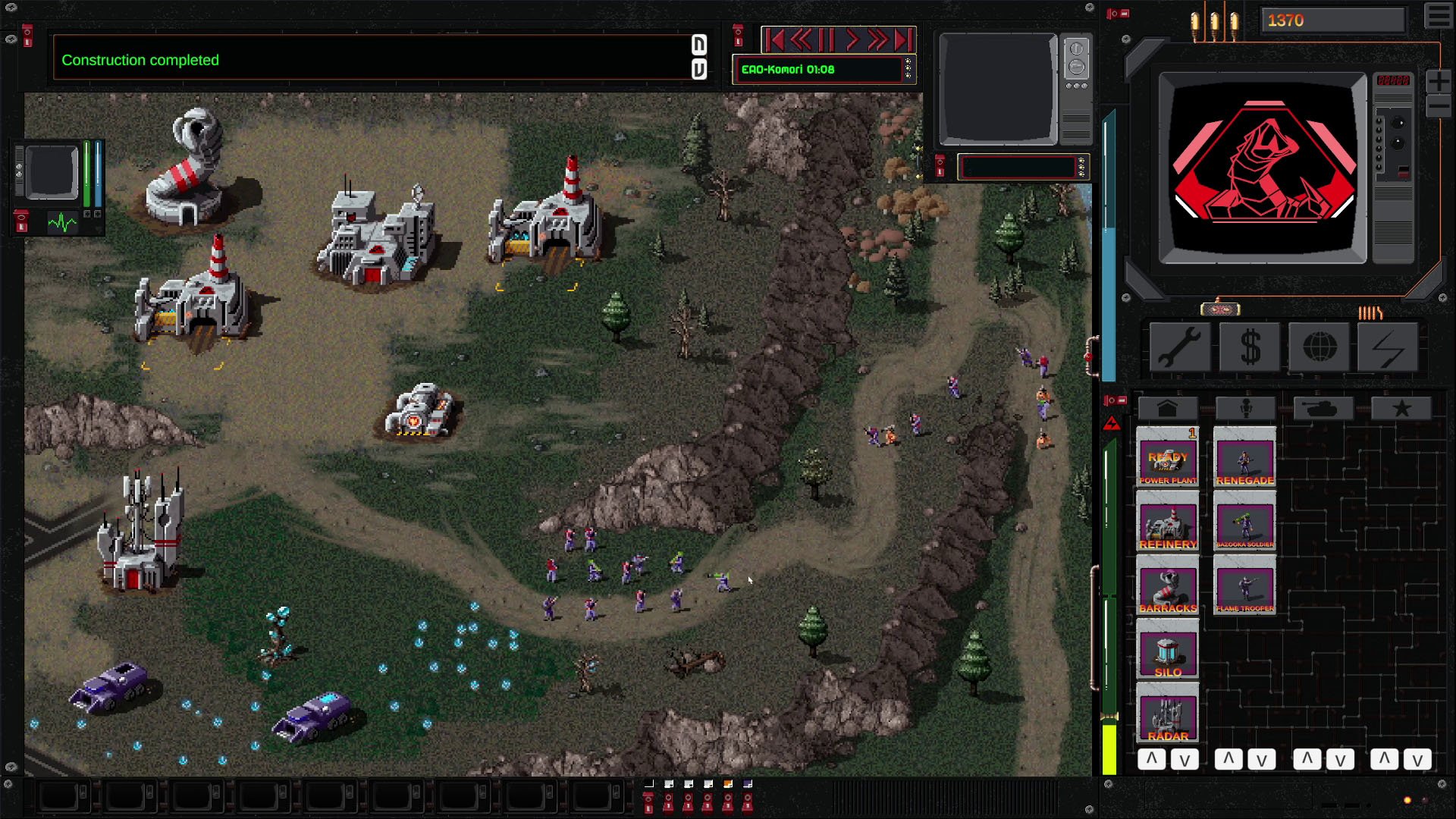The width and height of the screenshot is (1456, 819).
Task: Open the vehicles production tab
Action: pos(1323,409)
